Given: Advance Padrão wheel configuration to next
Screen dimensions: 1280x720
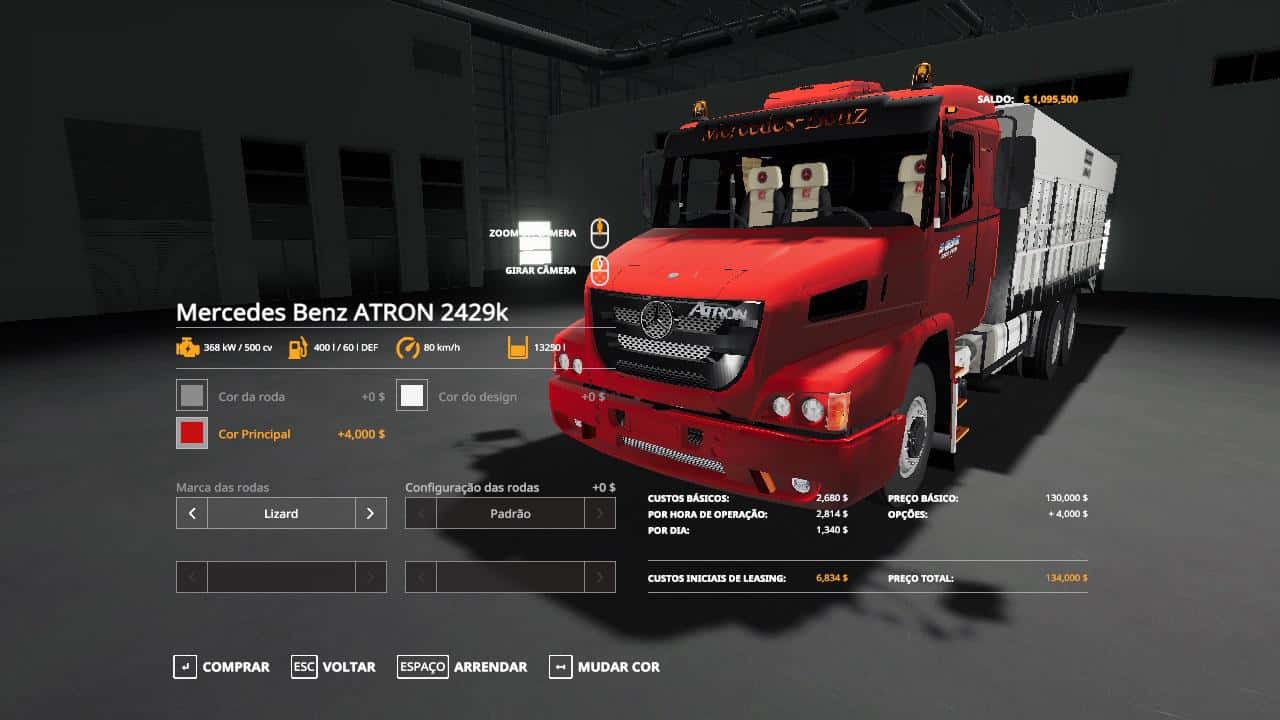Looking at the screenshot, I should click(600, 513).
